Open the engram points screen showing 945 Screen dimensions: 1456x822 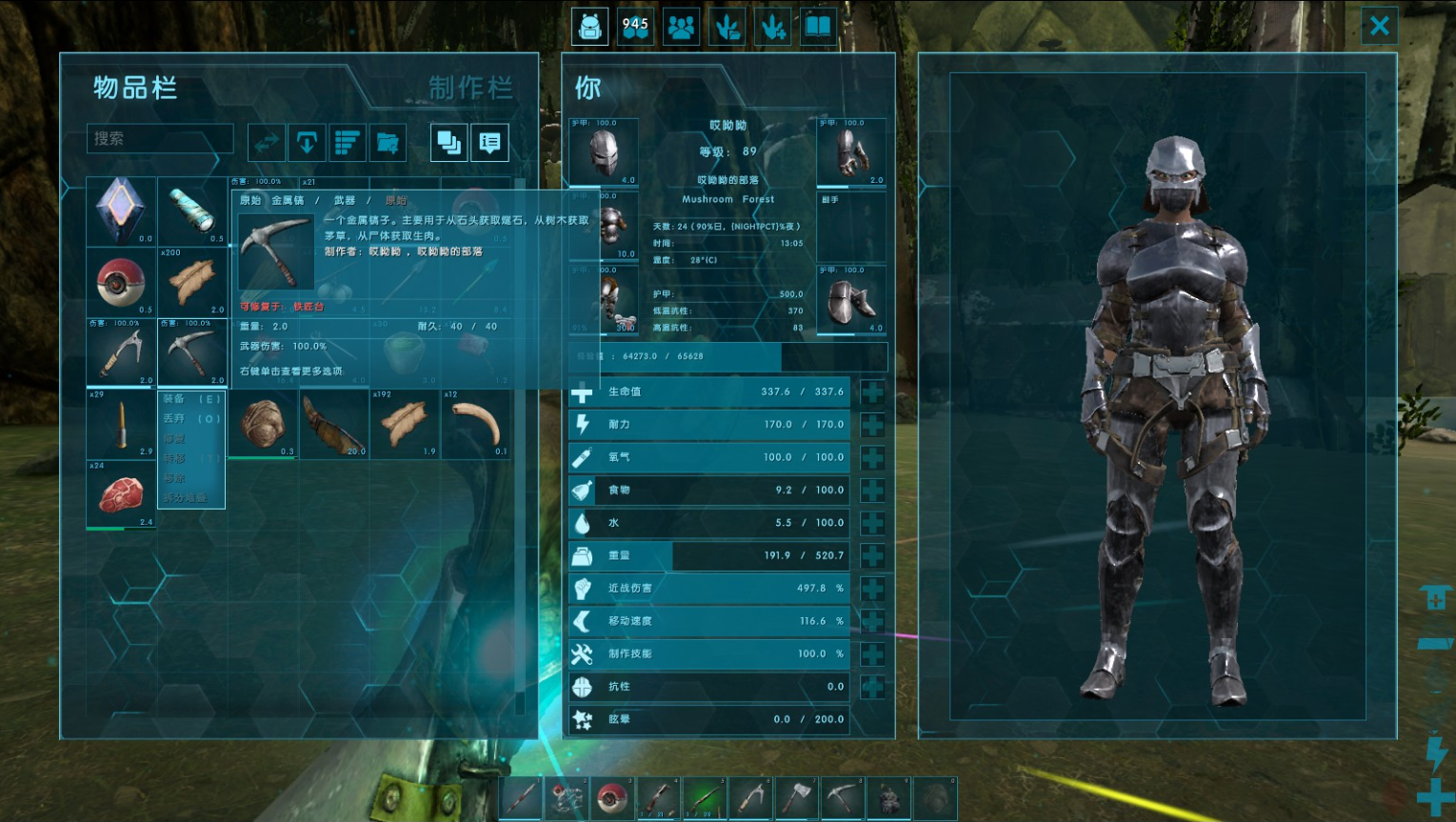click(635, 27)
